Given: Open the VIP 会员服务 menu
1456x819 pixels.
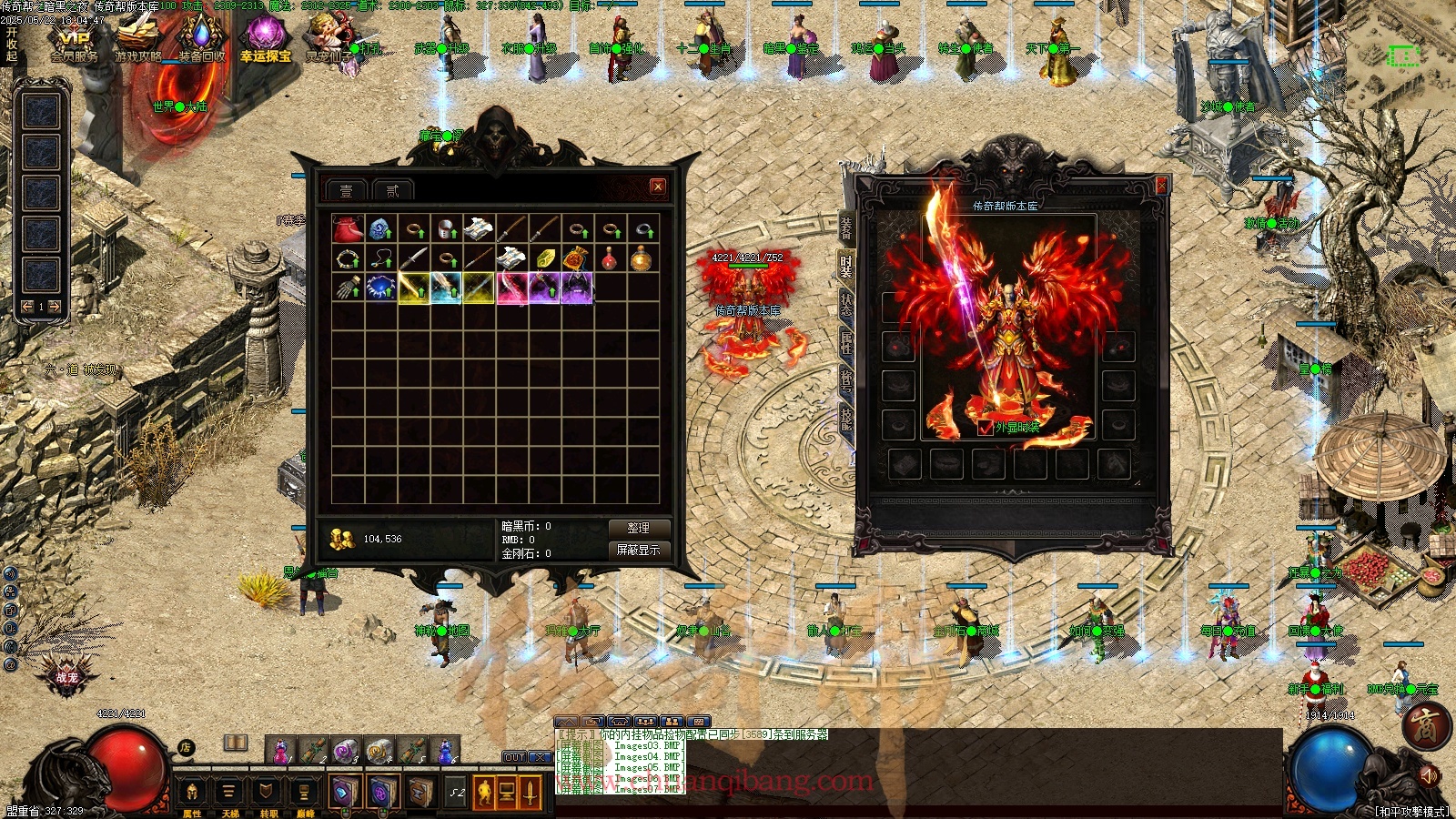Looking at the screenshot, I should (x=75, y=44).
